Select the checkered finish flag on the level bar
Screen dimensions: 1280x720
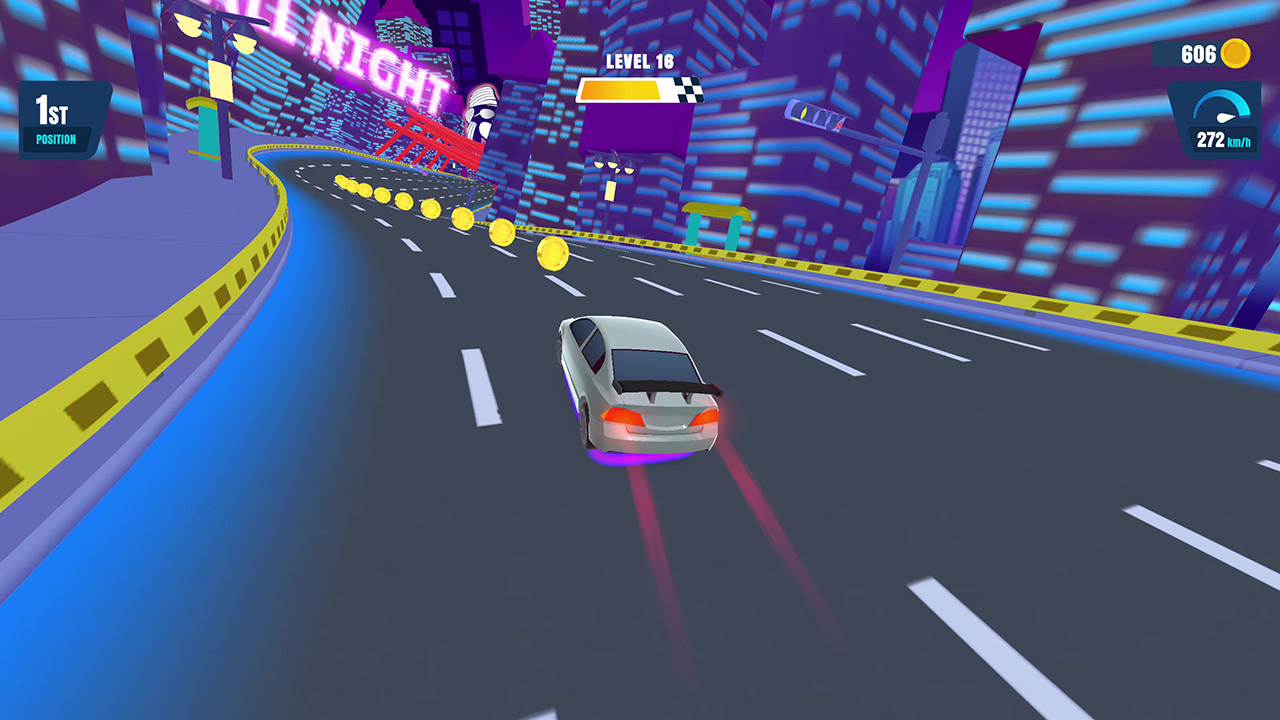(x=688, y=89)
